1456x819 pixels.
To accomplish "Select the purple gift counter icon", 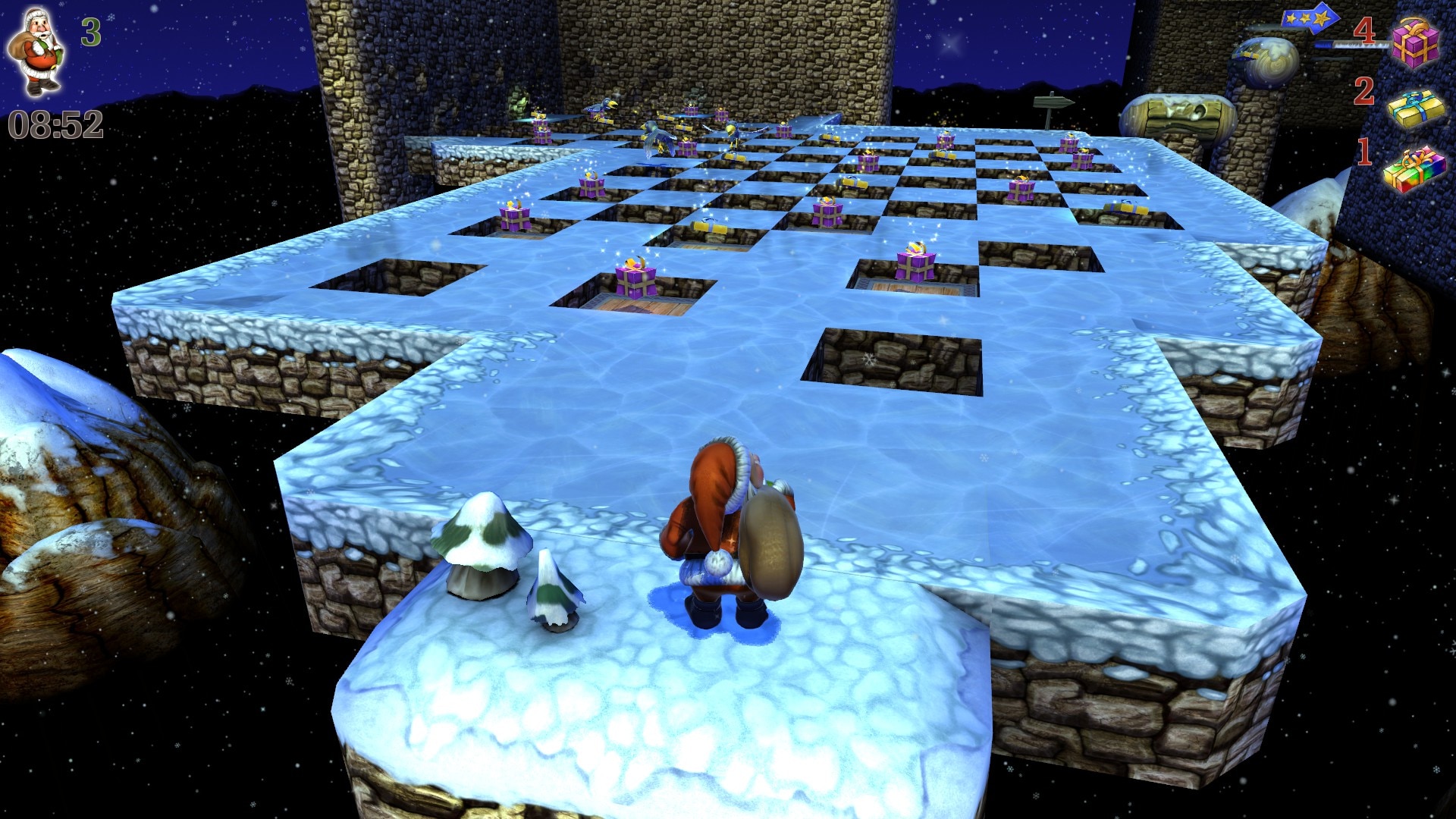I will click(1414, 42).
